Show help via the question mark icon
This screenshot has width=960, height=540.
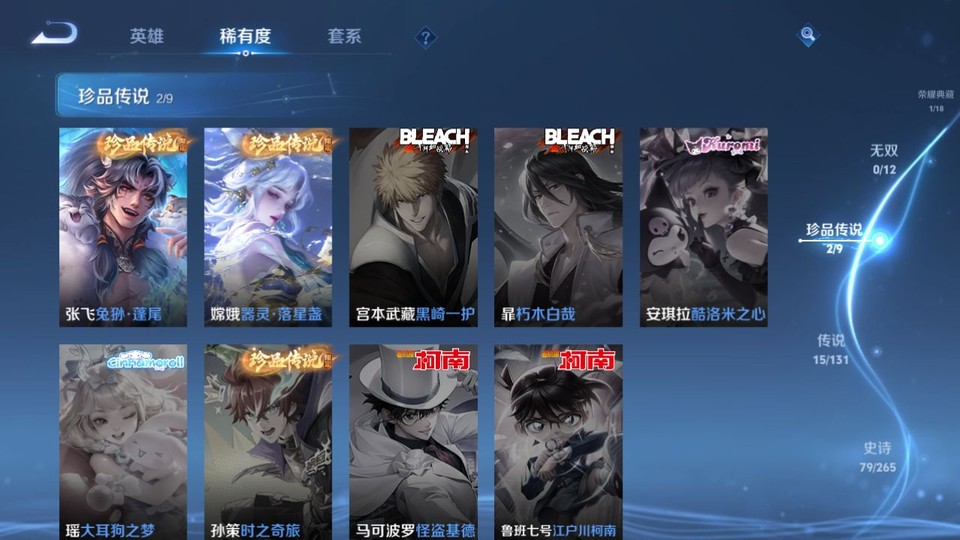(x=426, y=37)
